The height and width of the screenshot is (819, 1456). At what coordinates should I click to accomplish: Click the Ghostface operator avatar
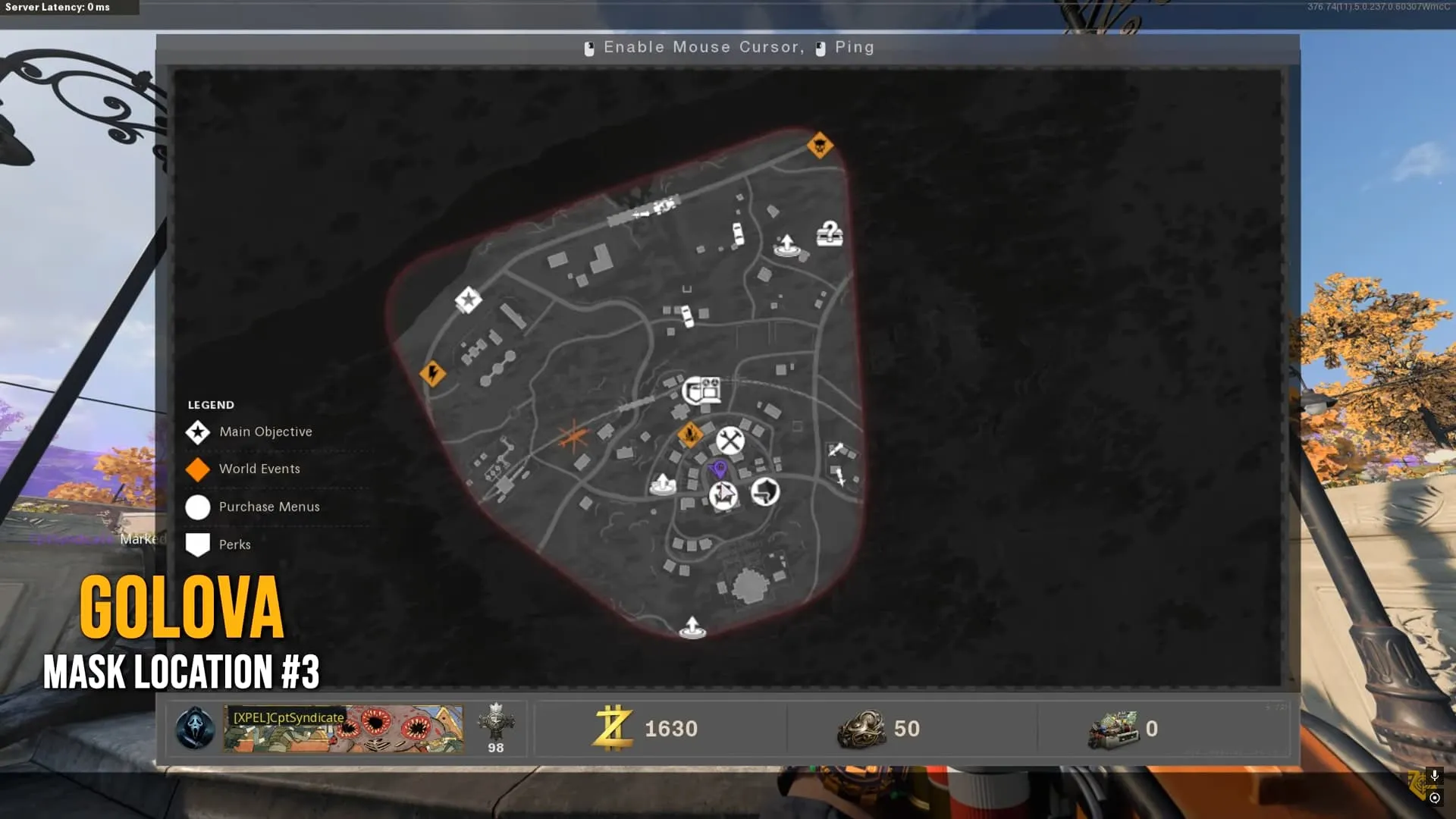point(195,729)
